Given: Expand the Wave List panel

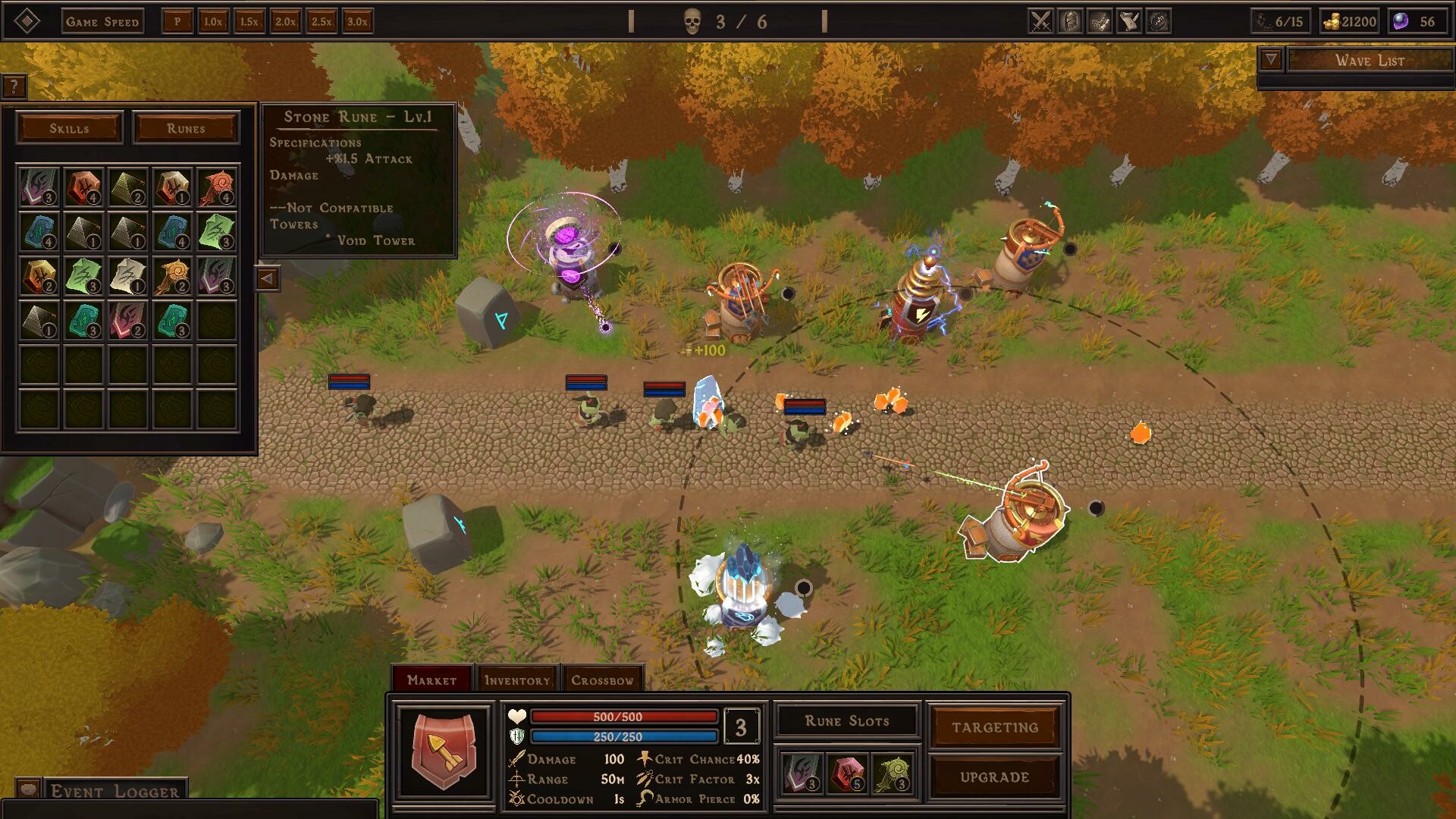Looking at the screenshot, I should tap(1269, 58).
